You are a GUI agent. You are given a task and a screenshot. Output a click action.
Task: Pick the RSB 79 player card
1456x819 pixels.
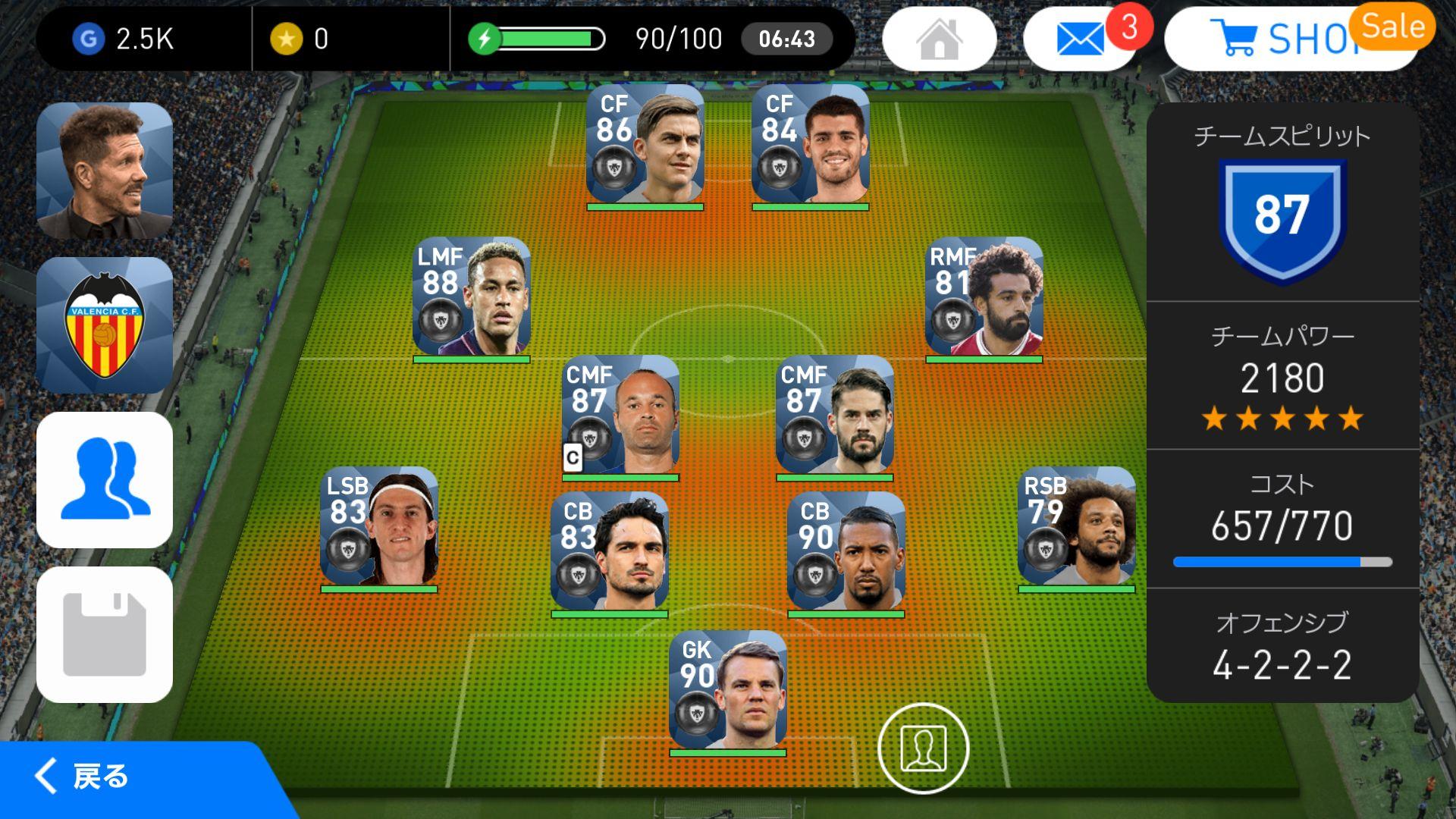coord(1076,527)
